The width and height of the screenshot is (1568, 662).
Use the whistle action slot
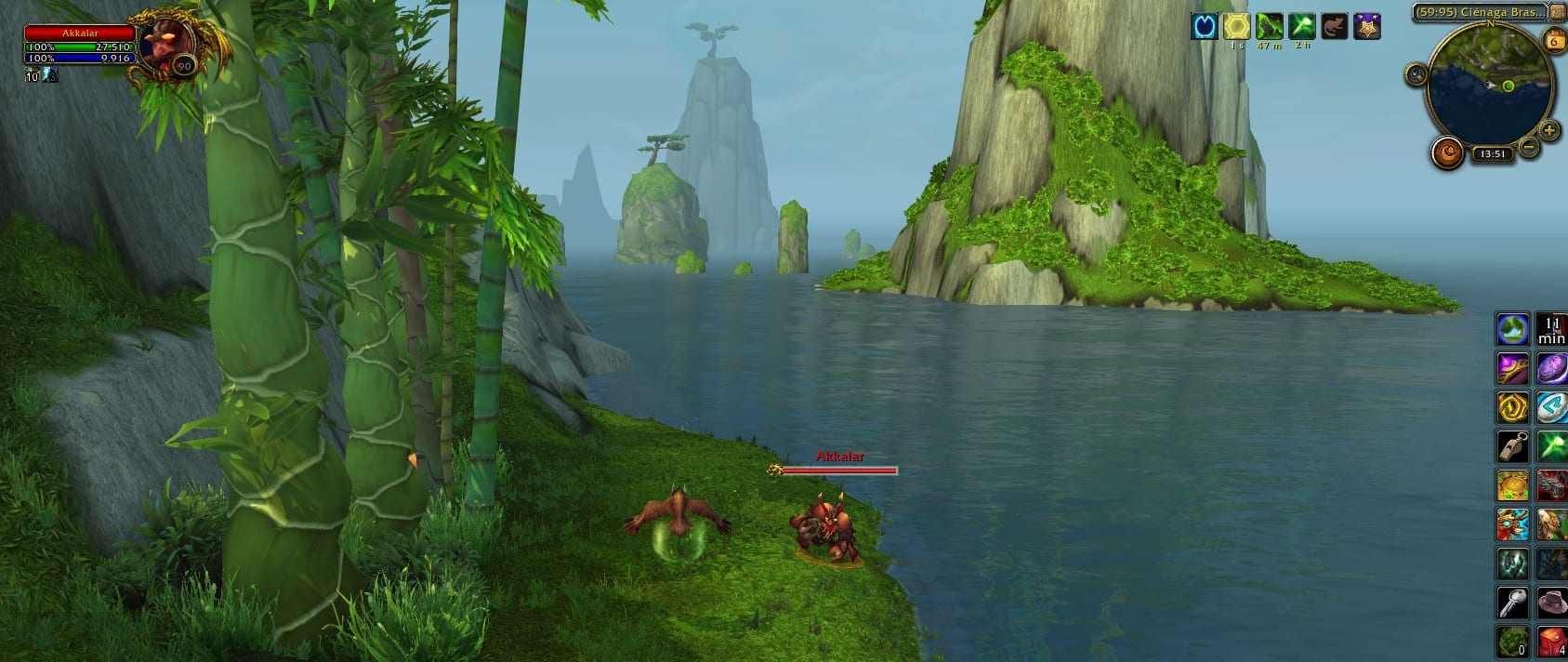1512,446
